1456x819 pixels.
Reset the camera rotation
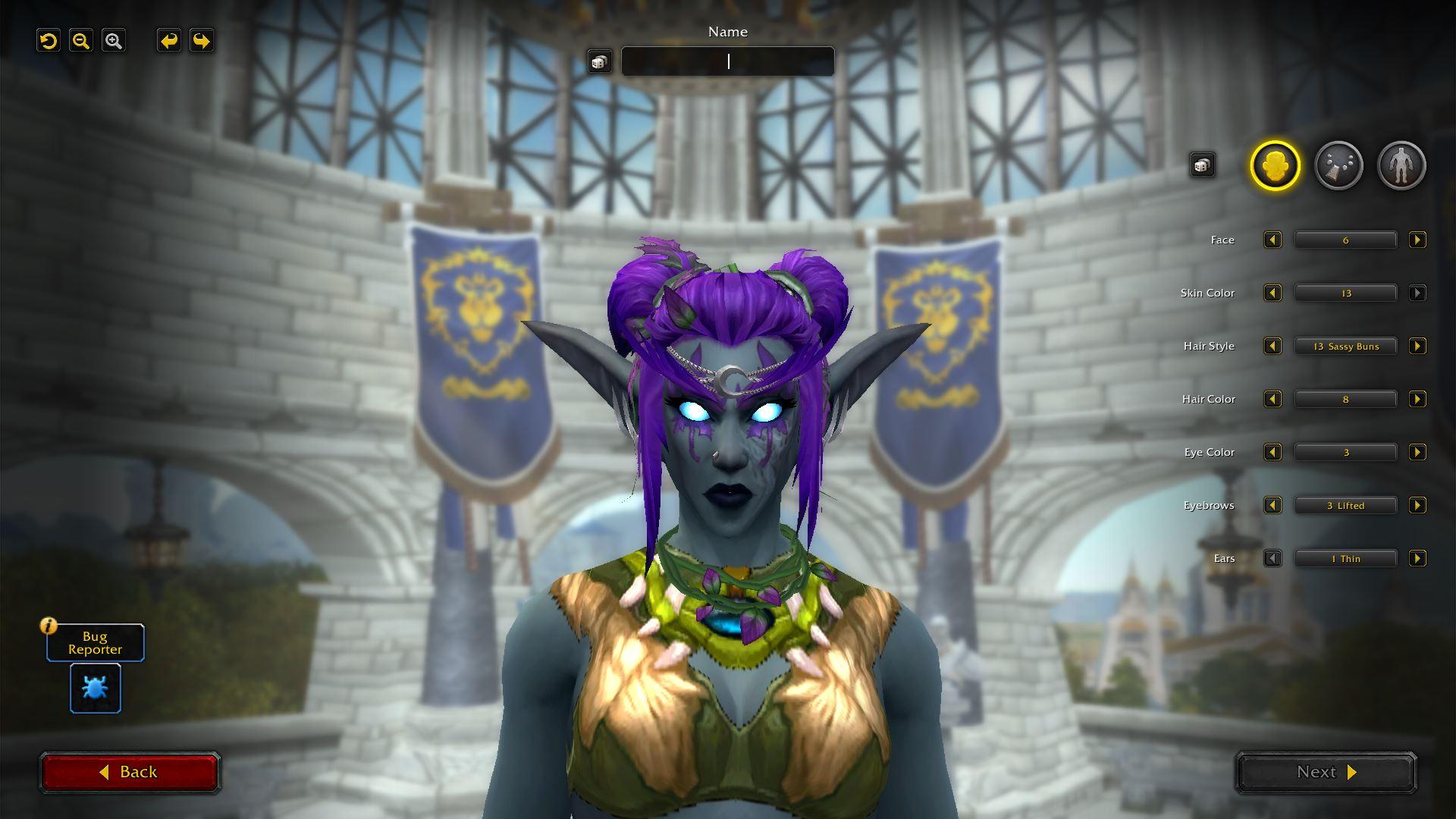tap(49, 41)
